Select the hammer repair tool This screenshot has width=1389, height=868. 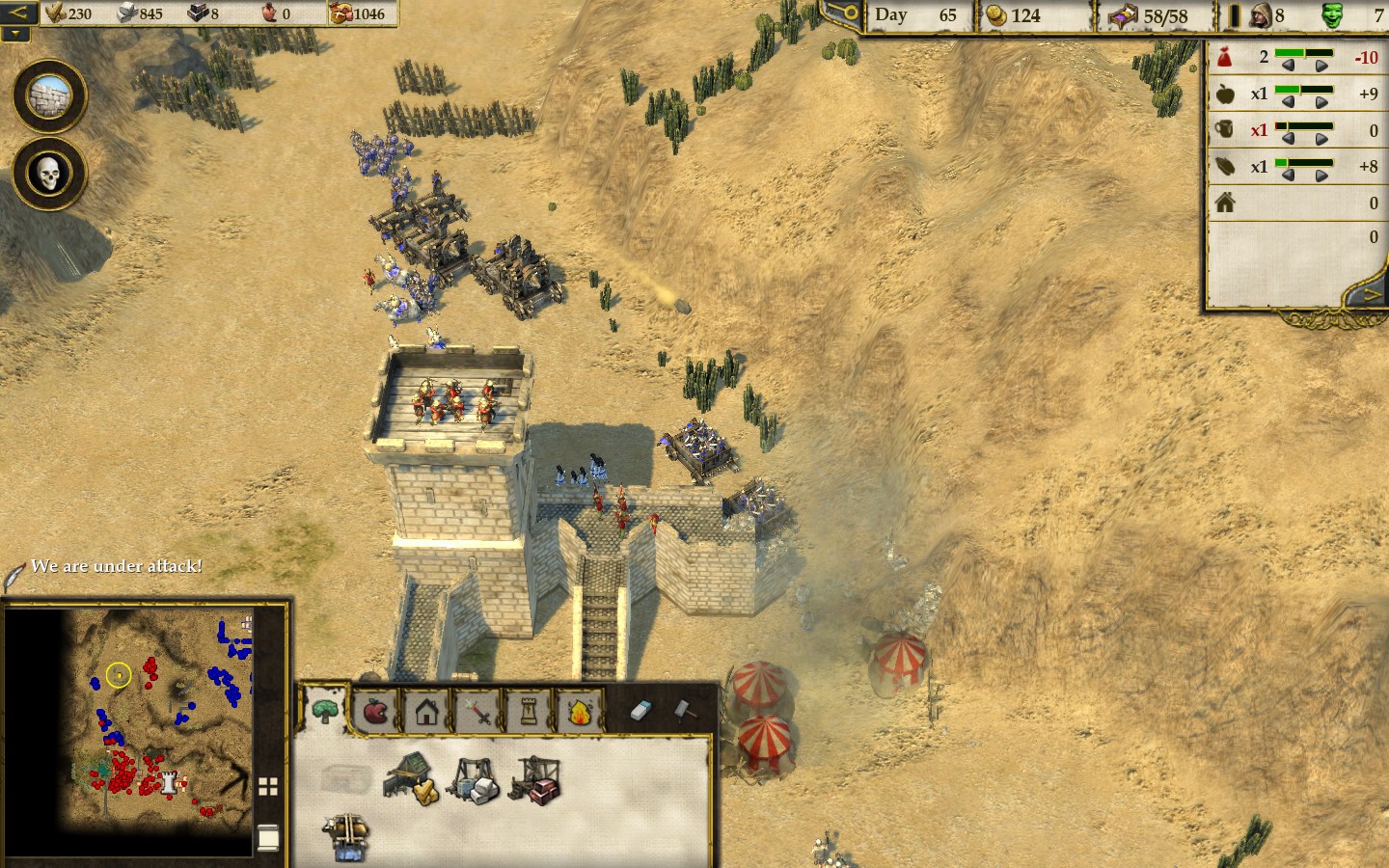click(683, 711)
